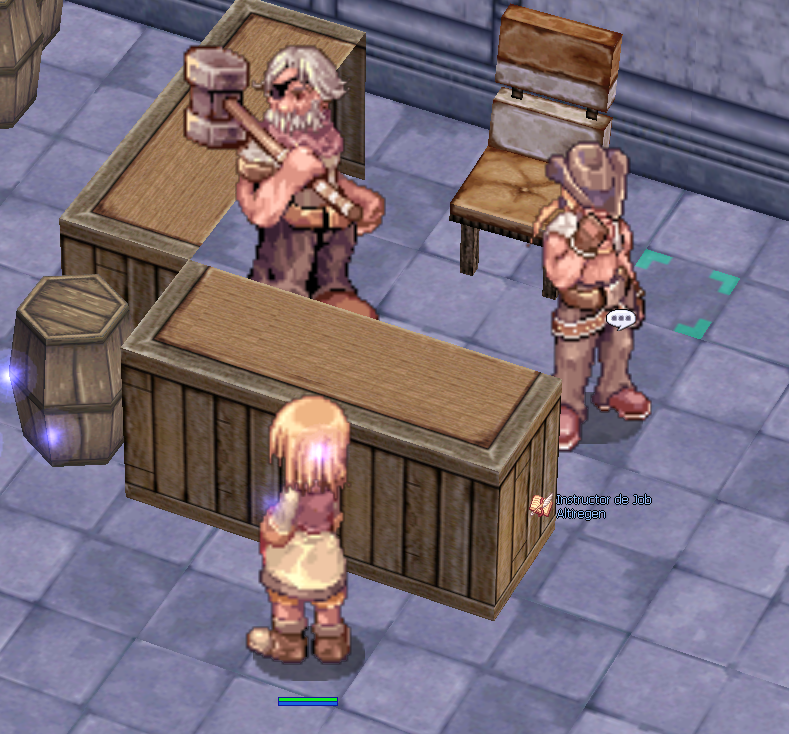The width and height of the screenshot is (789, 734).
Task: Select the Instructor de Job Altiregen name label
Action: [x=603, y=506]
